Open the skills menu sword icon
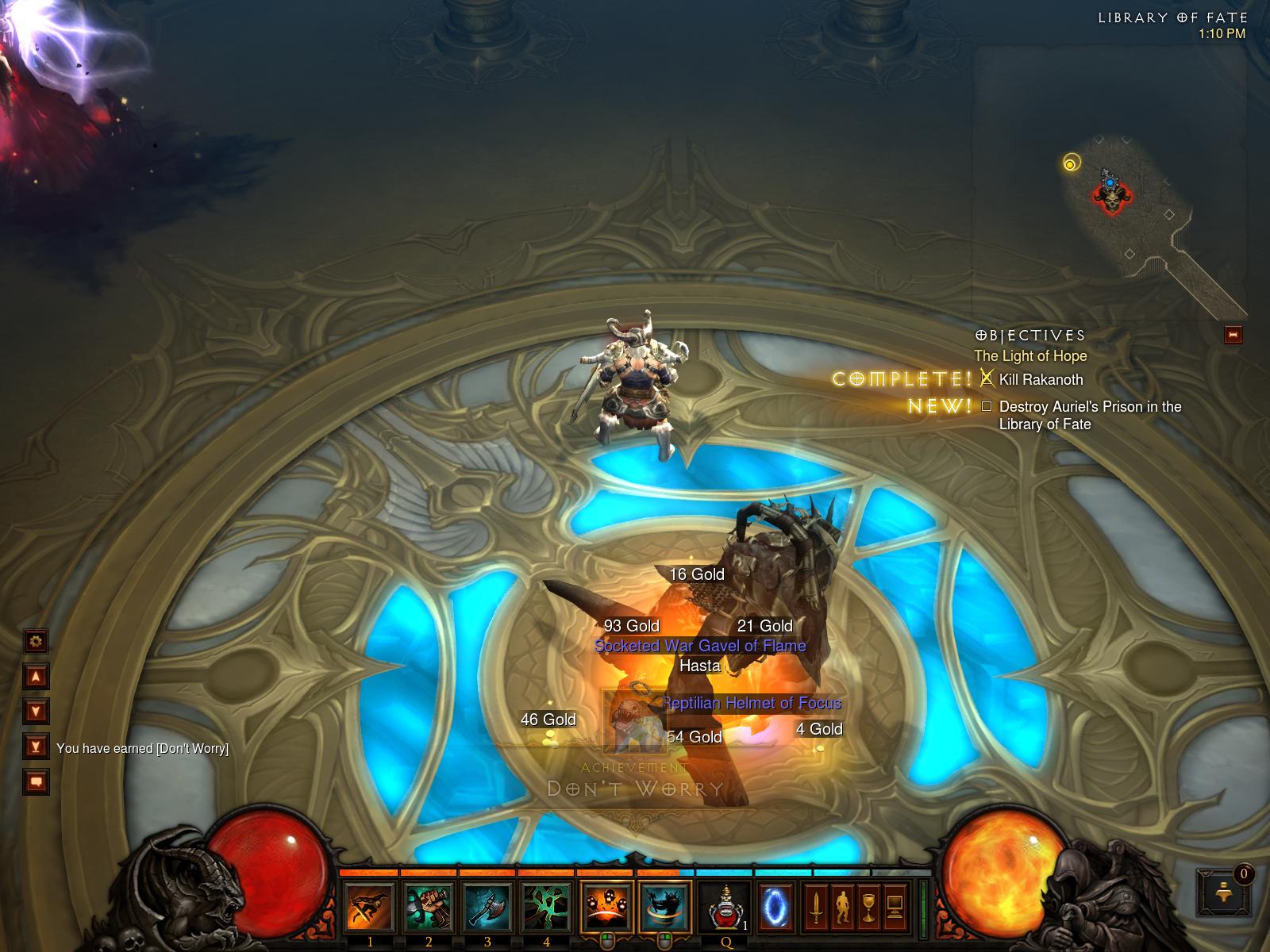This screenshot has width=1270, height=952. [815, 907]
